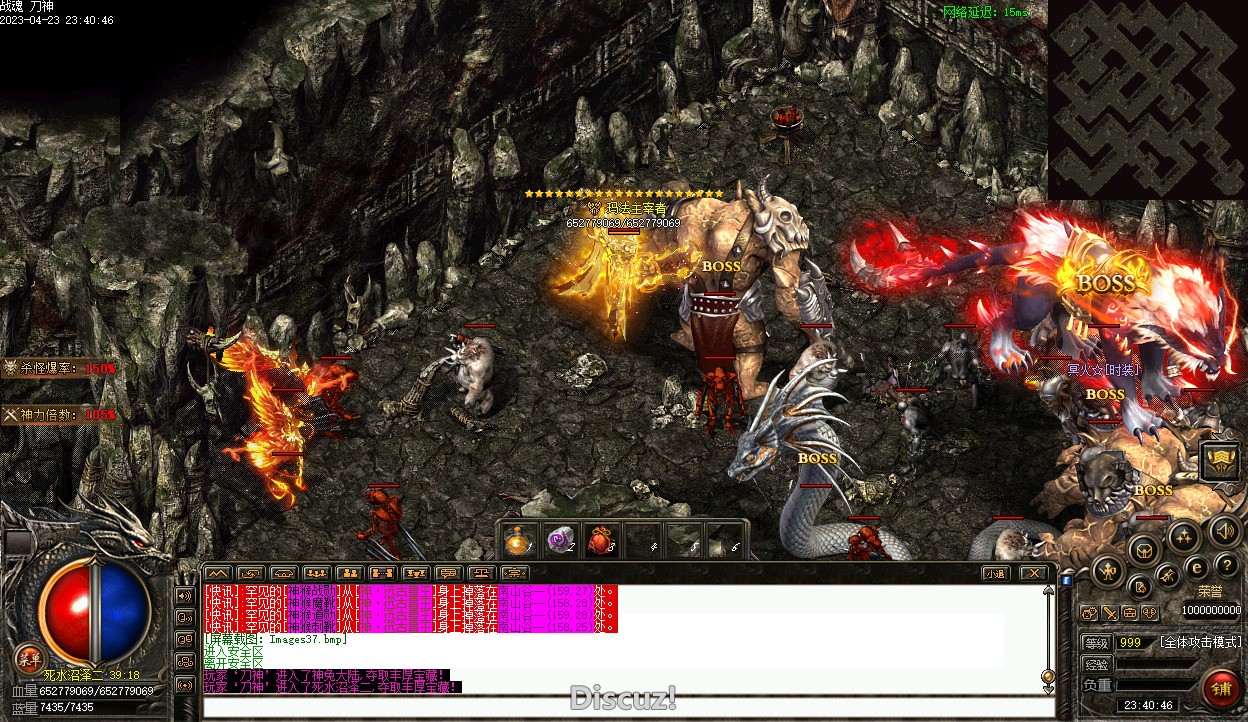The width and height of the screenshot is (1248, 722).
Task: Click the minimap in the corner
Action: (1147, 98)
